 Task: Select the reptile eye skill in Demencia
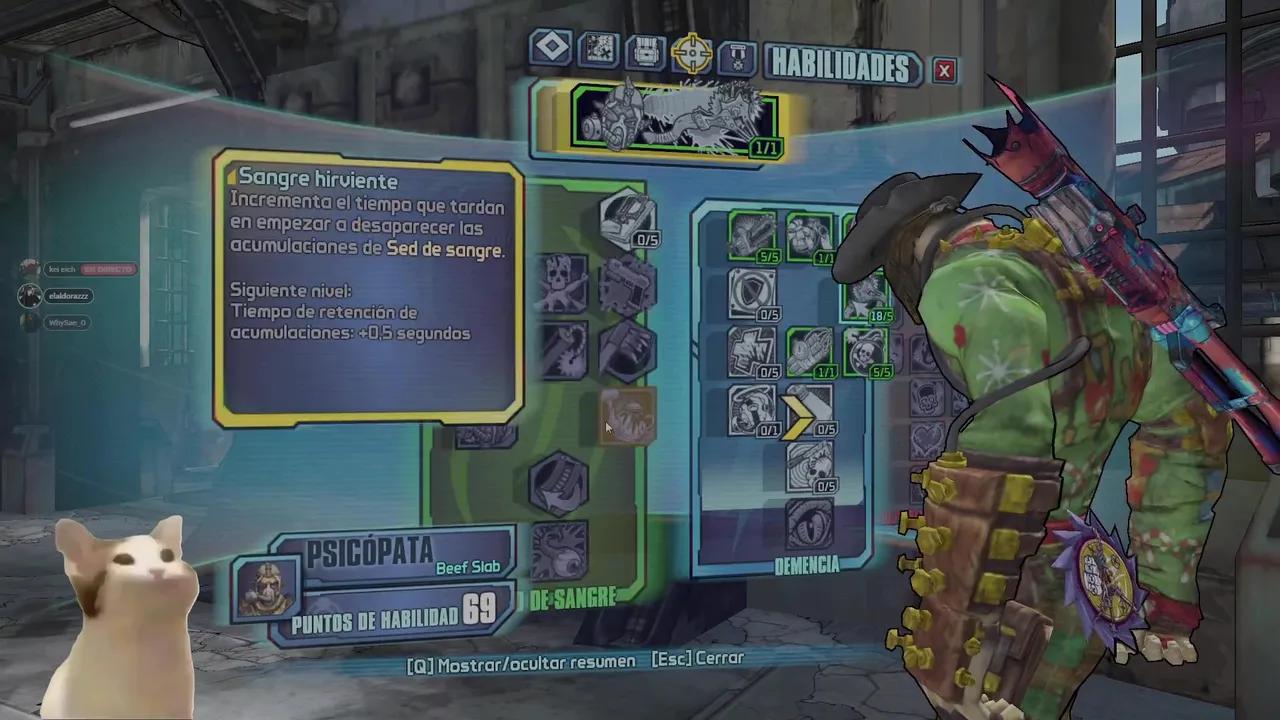pos(810,524)
